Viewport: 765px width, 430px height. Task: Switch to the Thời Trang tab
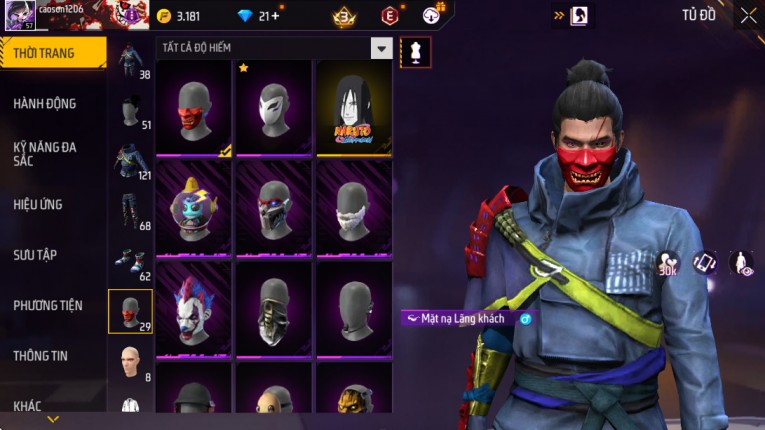point(52,53)
